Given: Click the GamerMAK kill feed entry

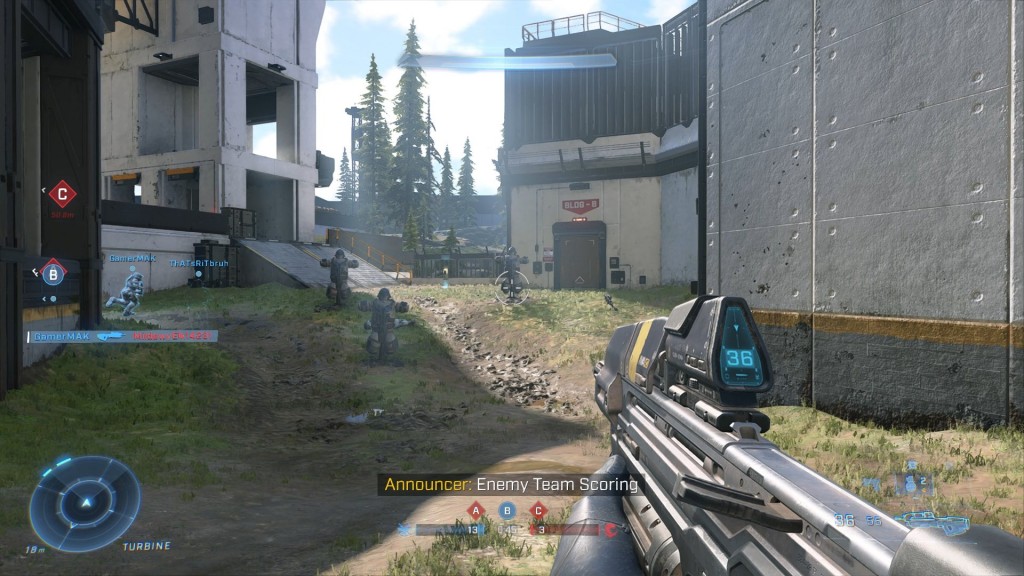Looking at the screenshot, I should (122, 337).
